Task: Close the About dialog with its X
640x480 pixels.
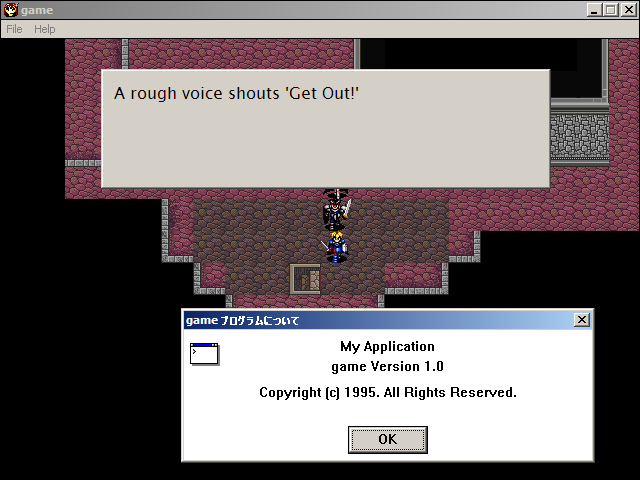Action: (582, 320)
